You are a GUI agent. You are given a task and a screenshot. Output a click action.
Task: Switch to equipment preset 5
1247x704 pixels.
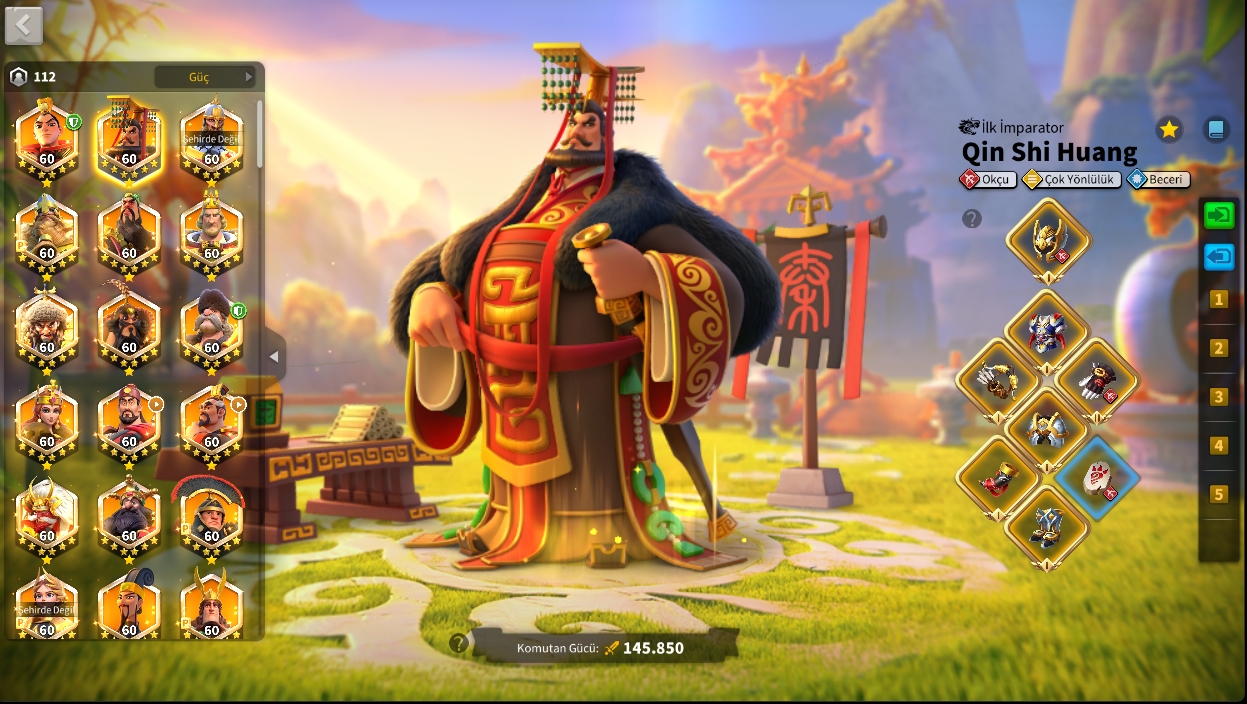(x=1218, y=494)
